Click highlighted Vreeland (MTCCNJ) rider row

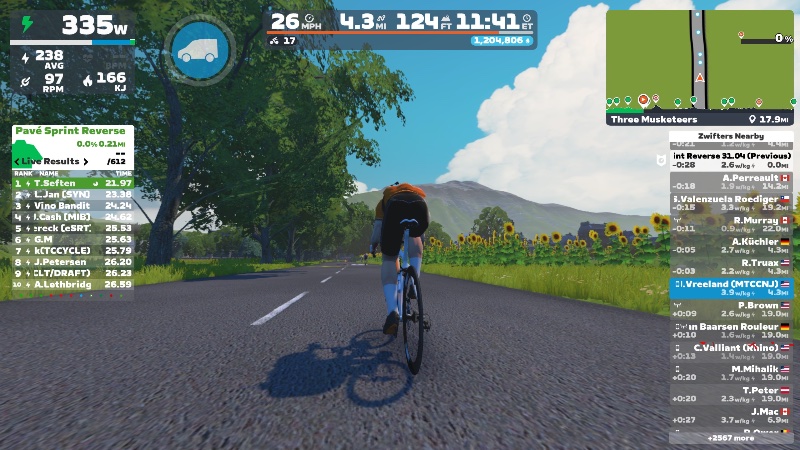pos(730,288)
